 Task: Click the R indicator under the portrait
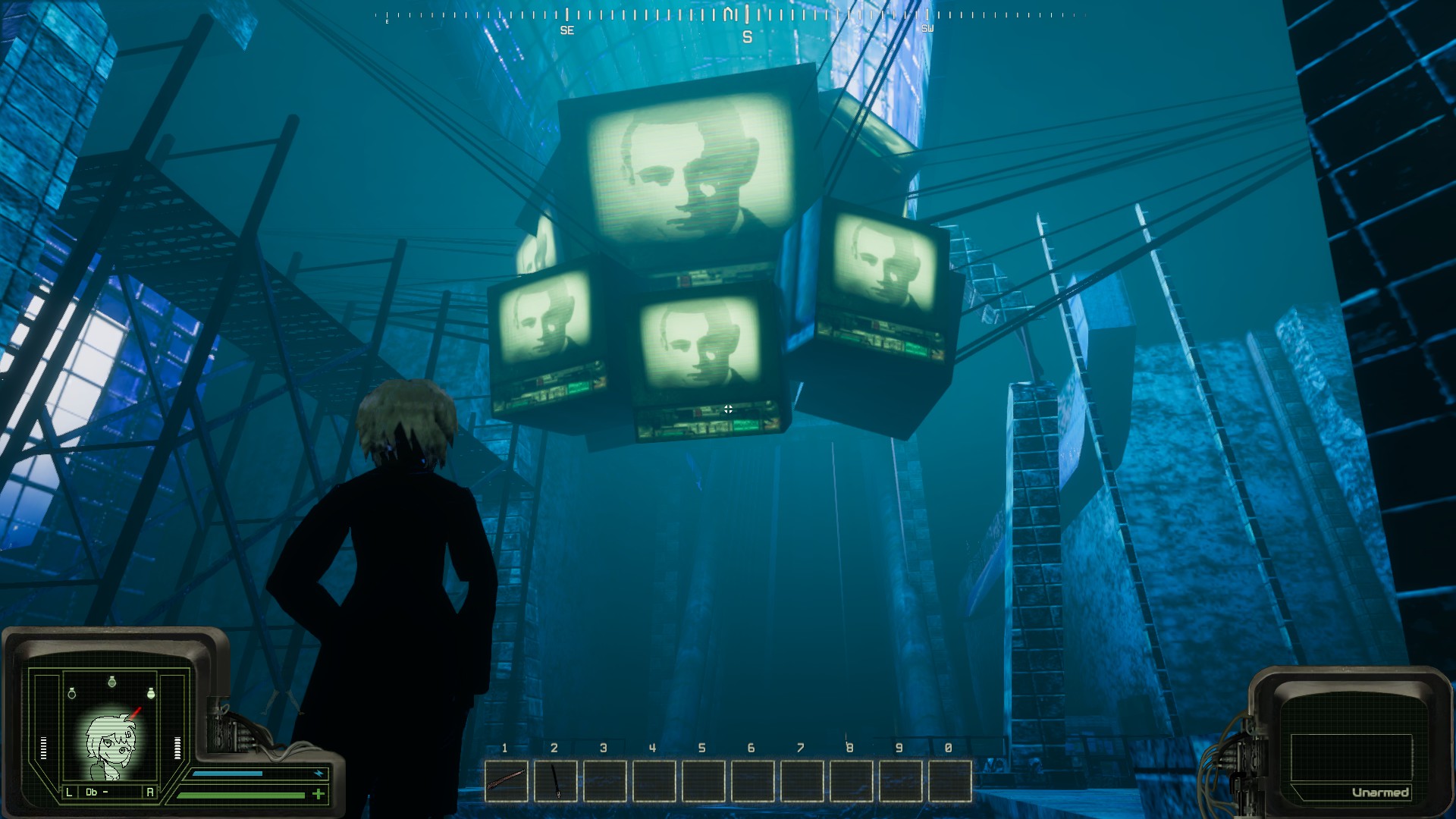[149, 792]
